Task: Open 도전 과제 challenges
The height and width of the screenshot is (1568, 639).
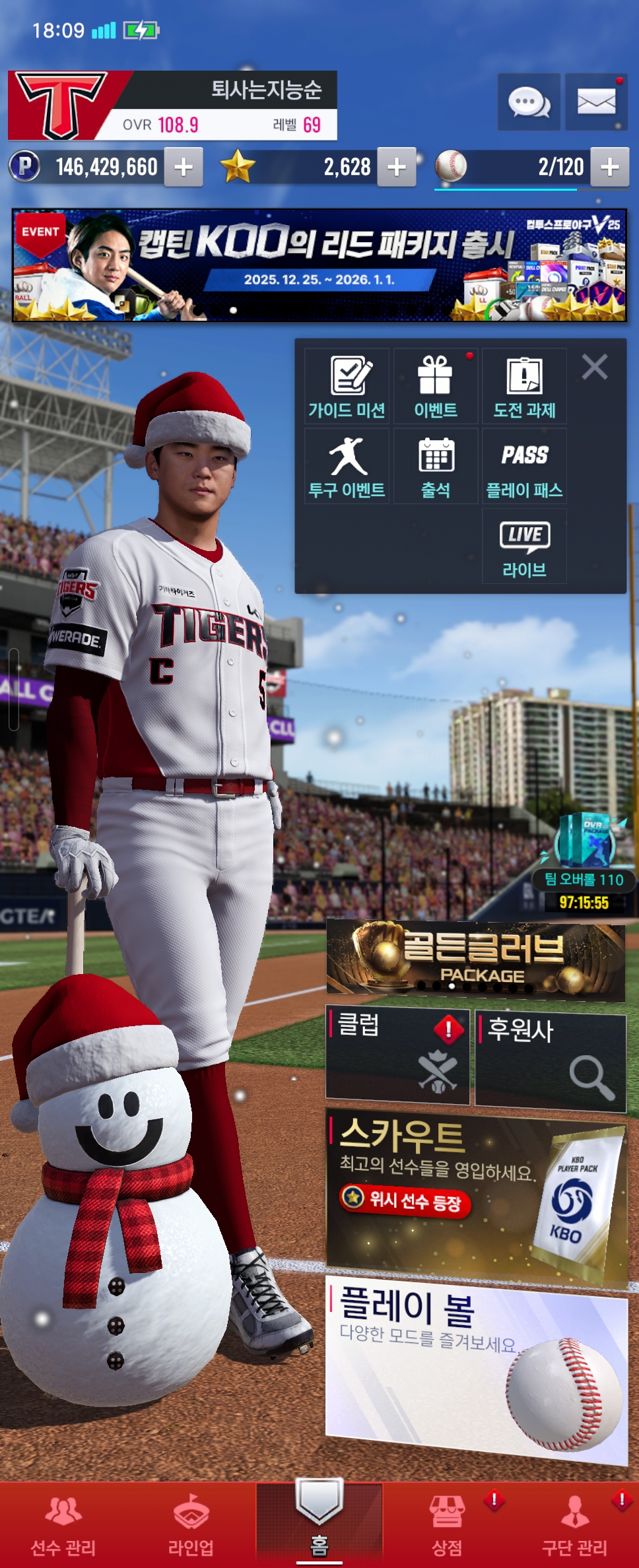Action: (x=525, y=387)
